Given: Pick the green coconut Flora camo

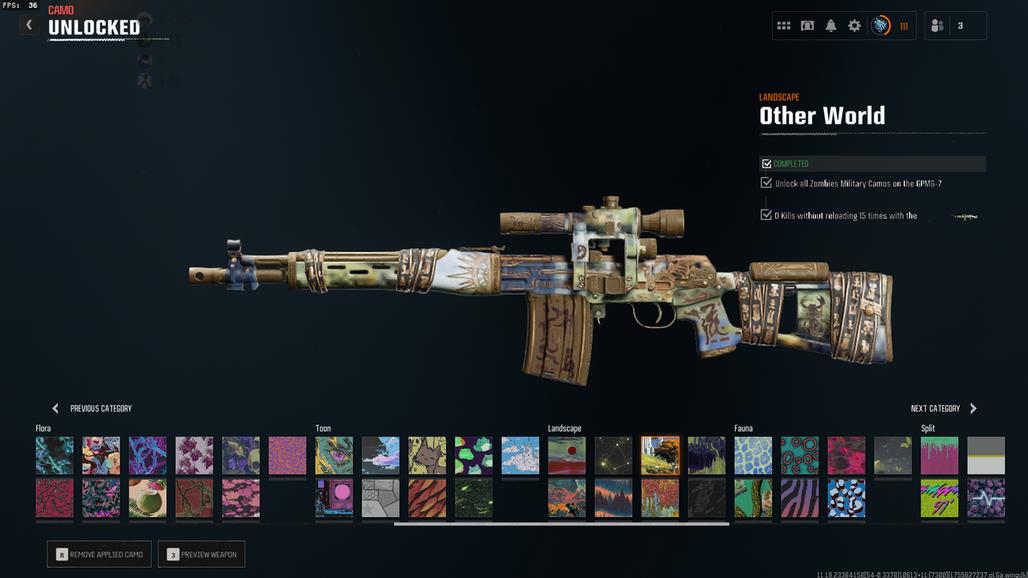Looking at the screenshot, I should (148, 497).
